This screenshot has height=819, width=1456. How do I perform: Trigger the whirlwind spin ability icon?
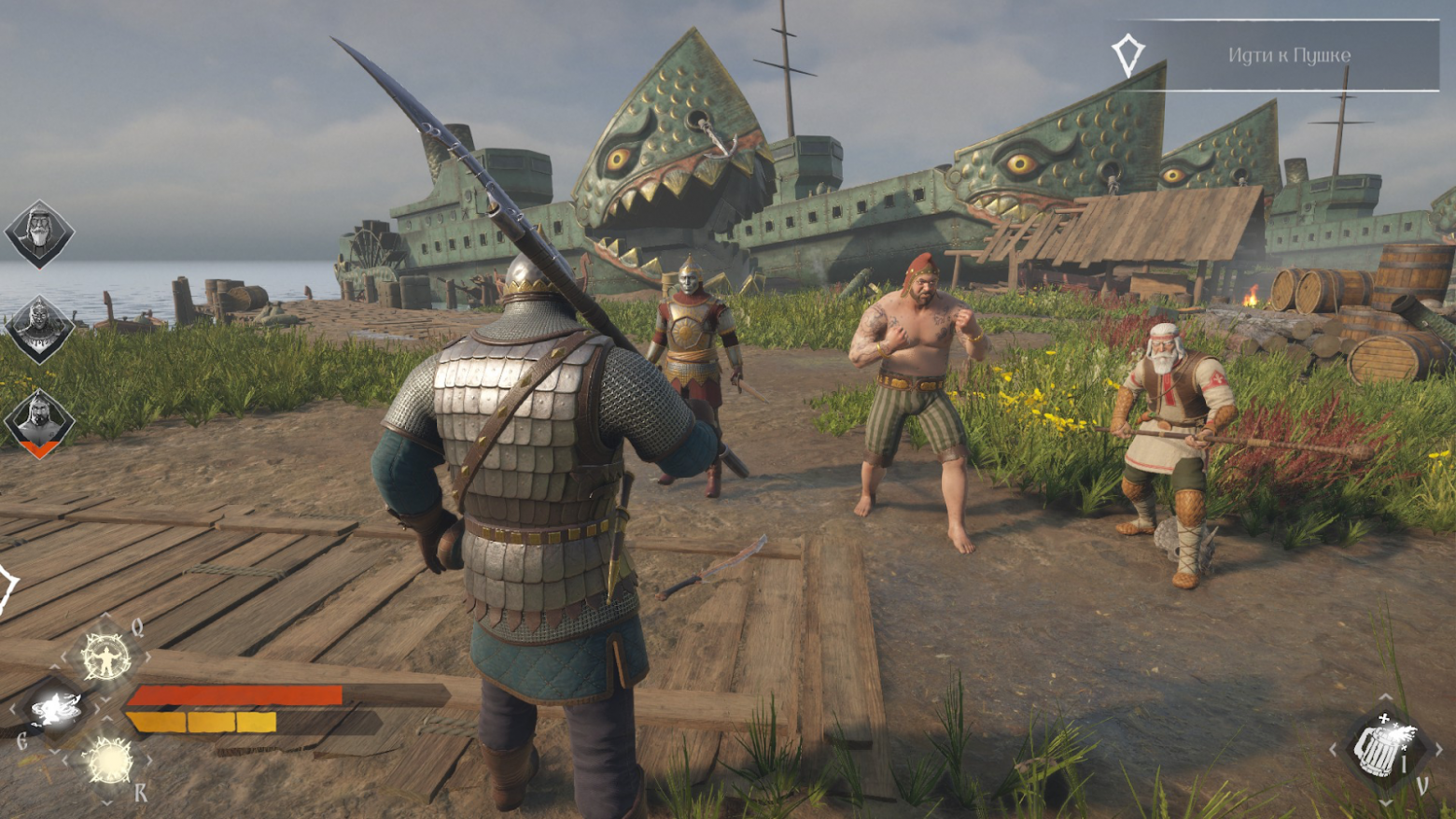pos(56,710)
